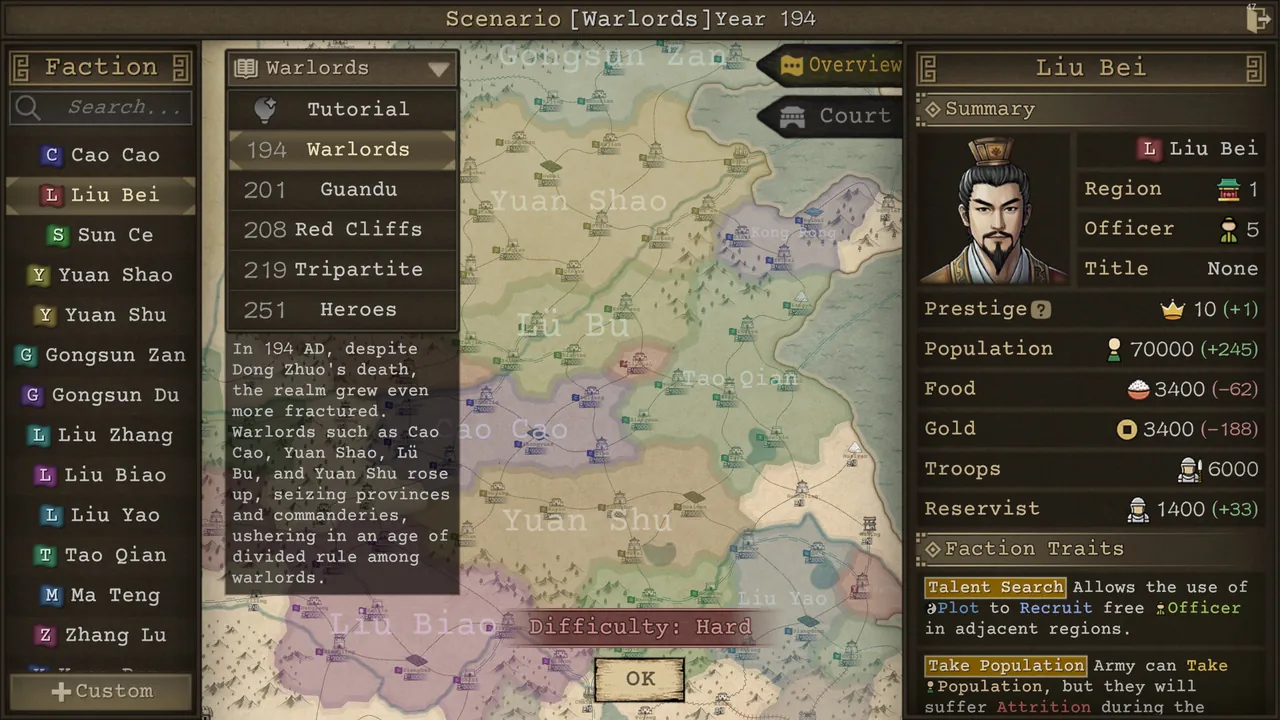Click the search magnifying glass icon

pyautogui.click(x=27, y=107)
